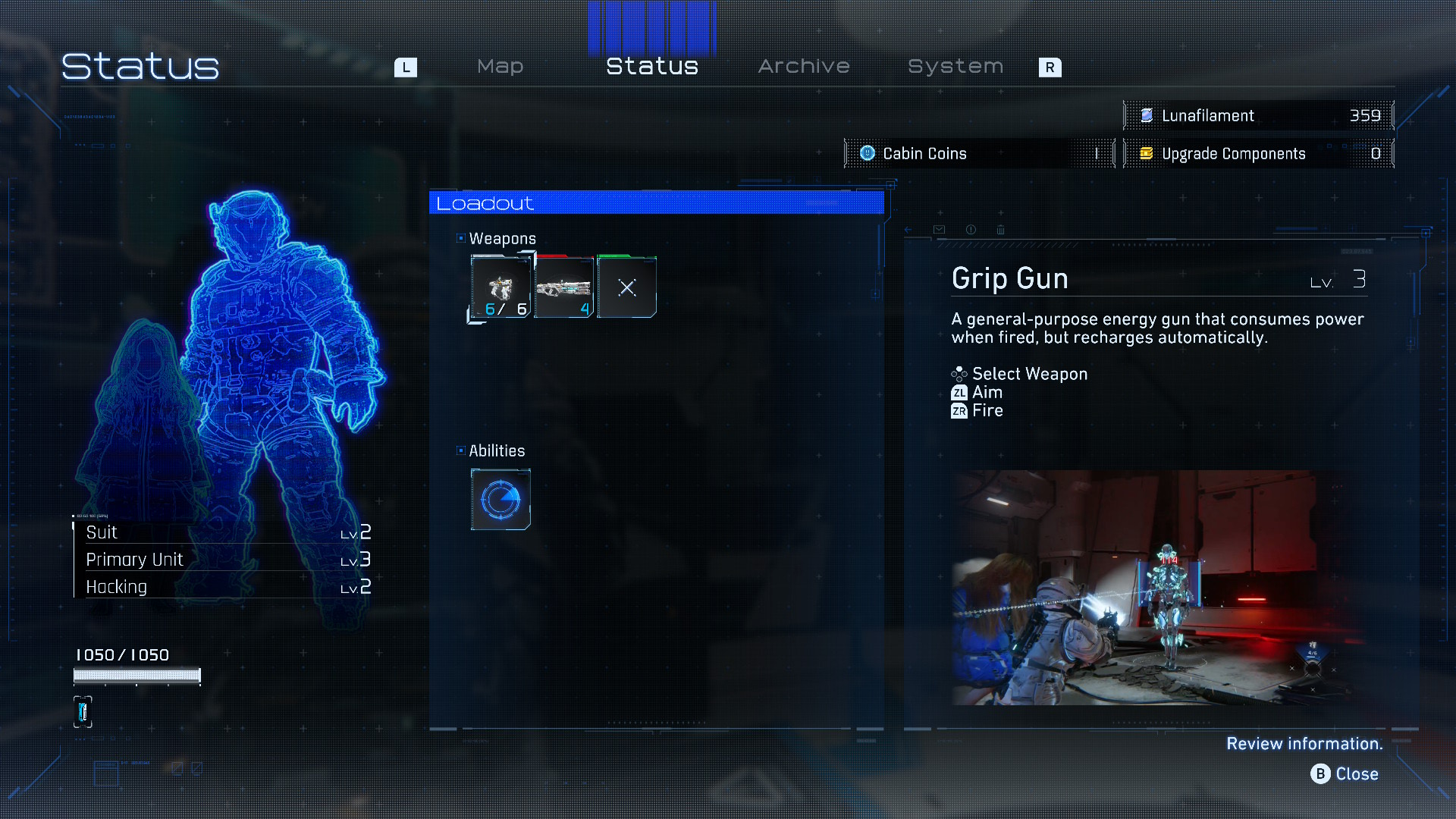Screen dimensions: 1456x819
Task: Open the Archive tab
Action: (x=804, y=67)
